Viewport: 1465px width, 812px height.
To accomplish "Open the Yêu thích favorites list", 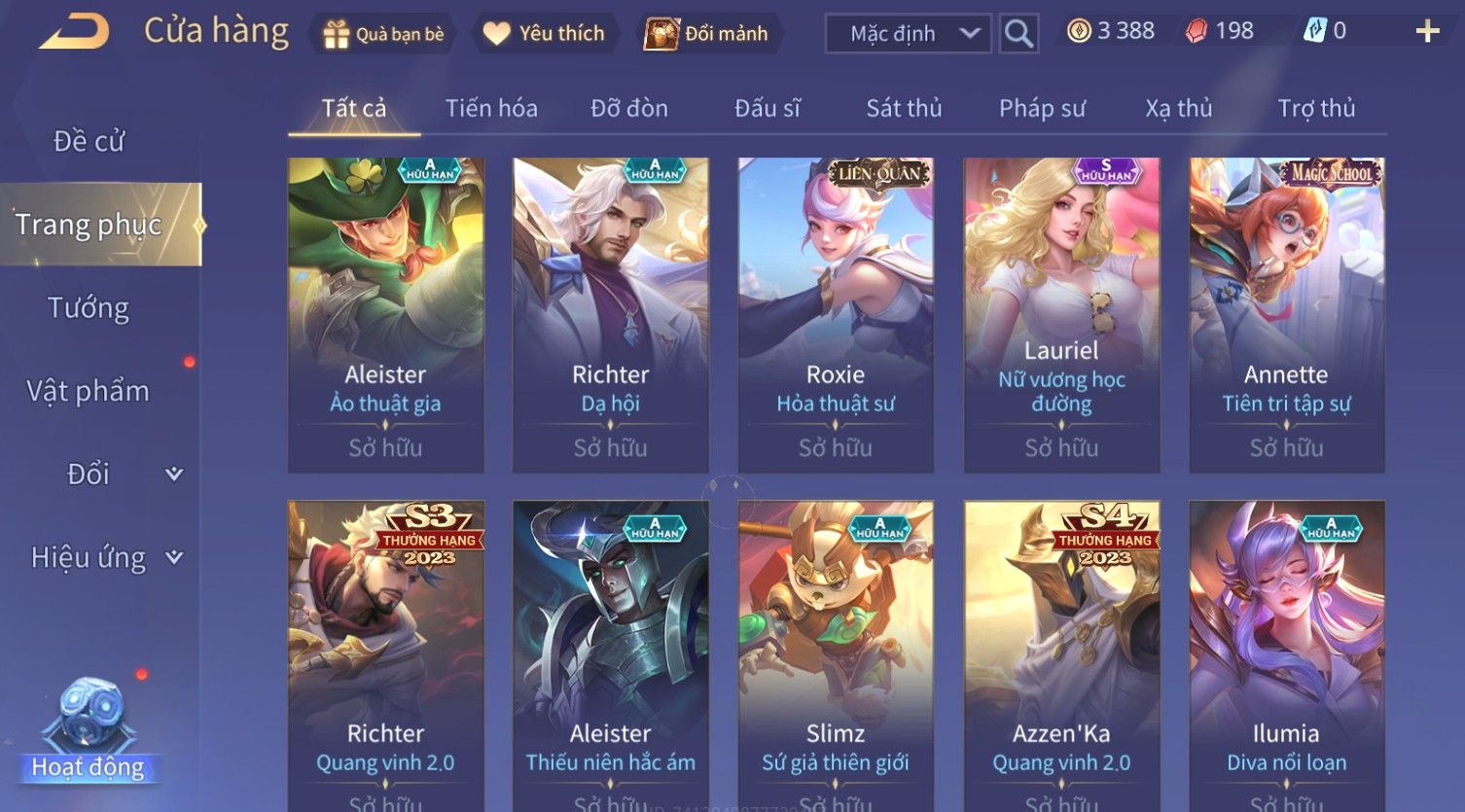I will (544, 34).
